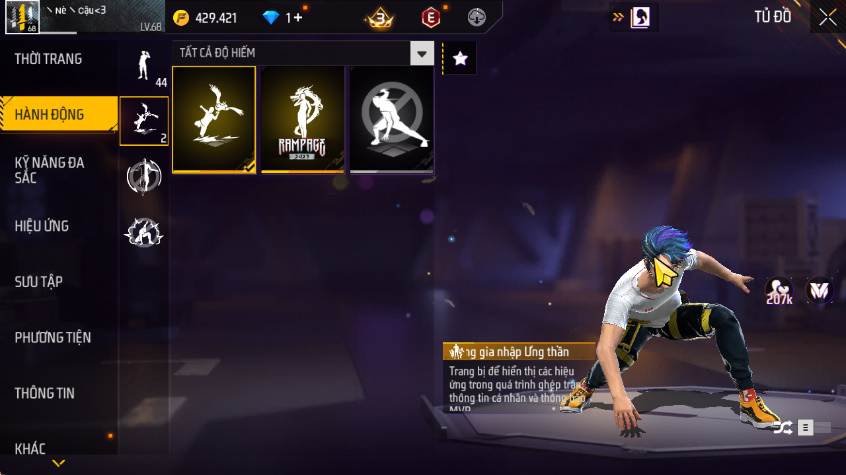Click the red E hexagon badge
Screen dimensions: 846x475
(430, 17)
